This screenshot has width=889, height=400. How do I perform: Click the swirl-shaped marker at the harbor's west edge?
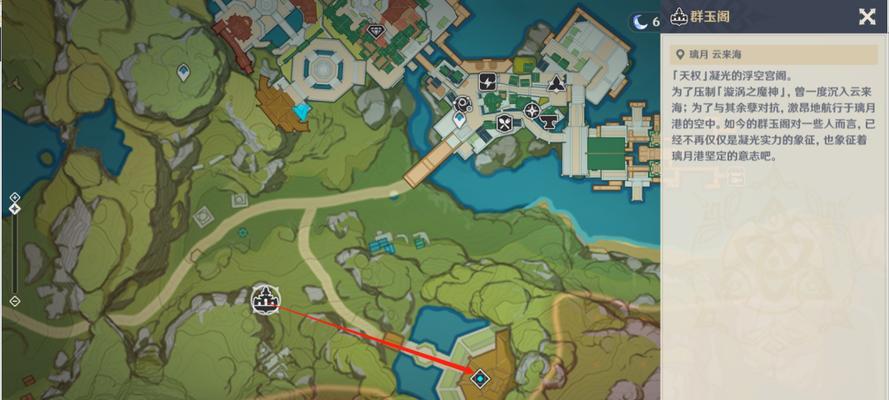462,103
